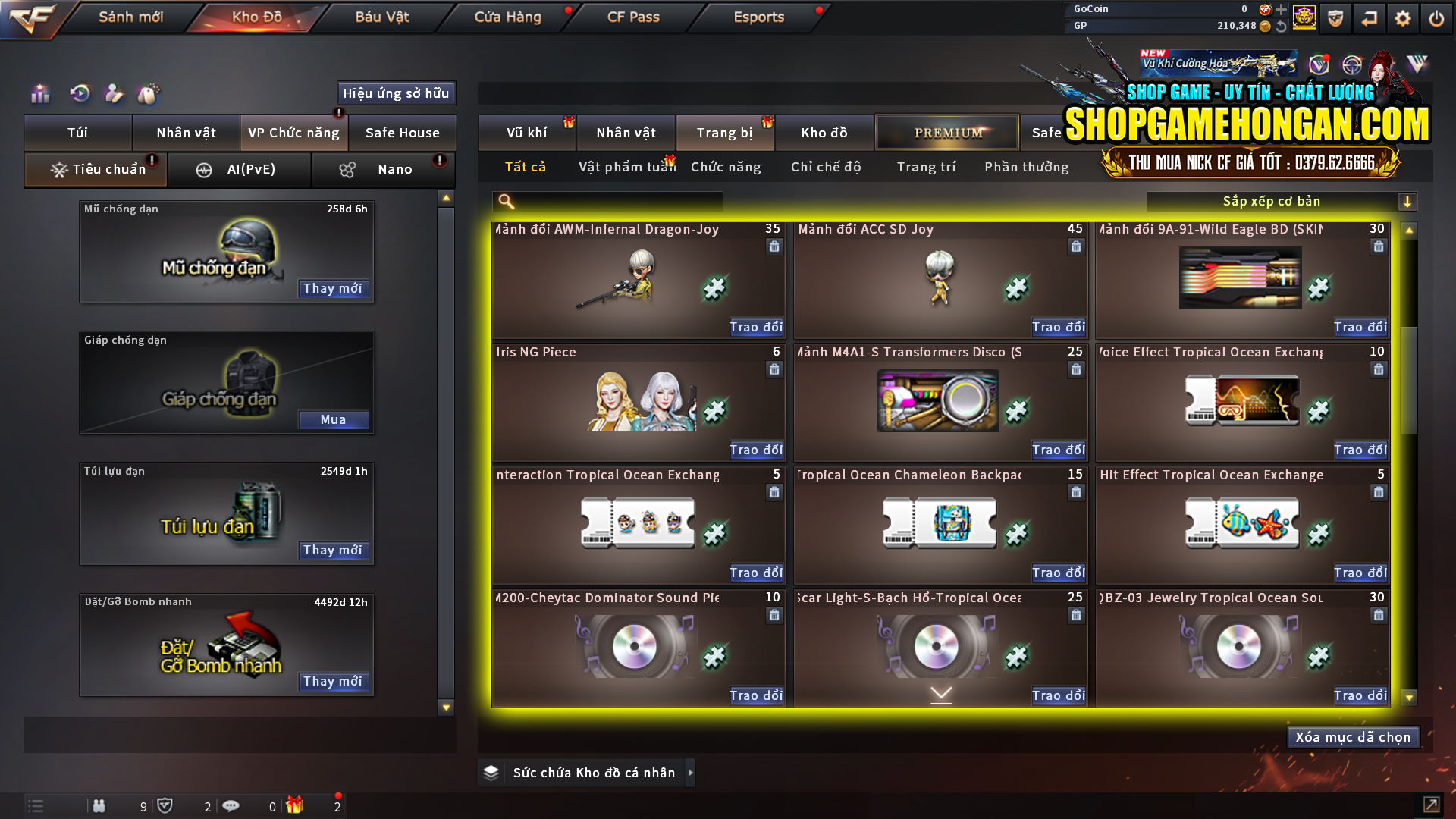Click the replay history icon near top-left
1456x819 pixels.
coord(80,94)
